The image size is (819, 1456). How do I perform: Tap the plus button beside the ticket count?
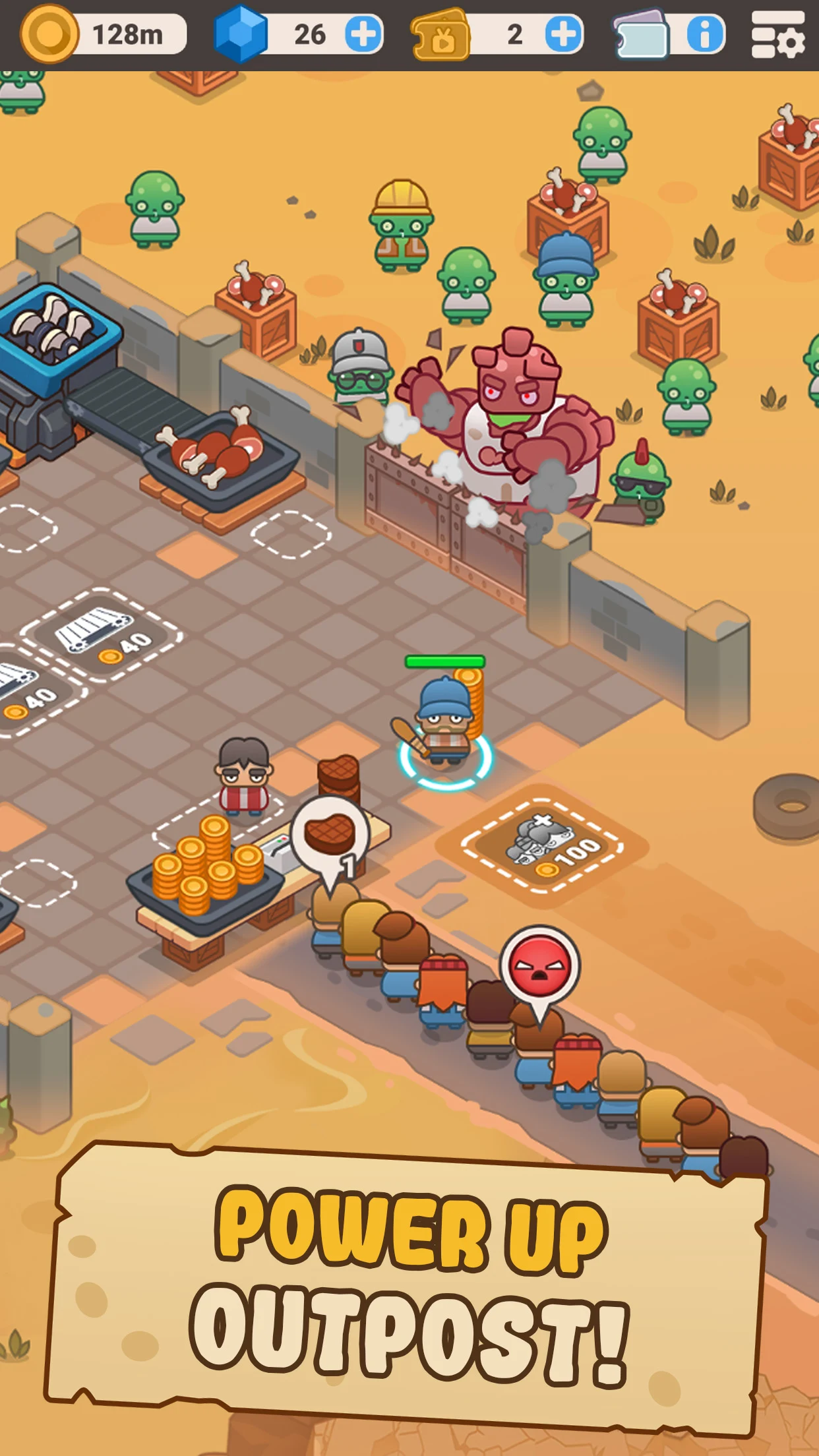click(564, 34)
